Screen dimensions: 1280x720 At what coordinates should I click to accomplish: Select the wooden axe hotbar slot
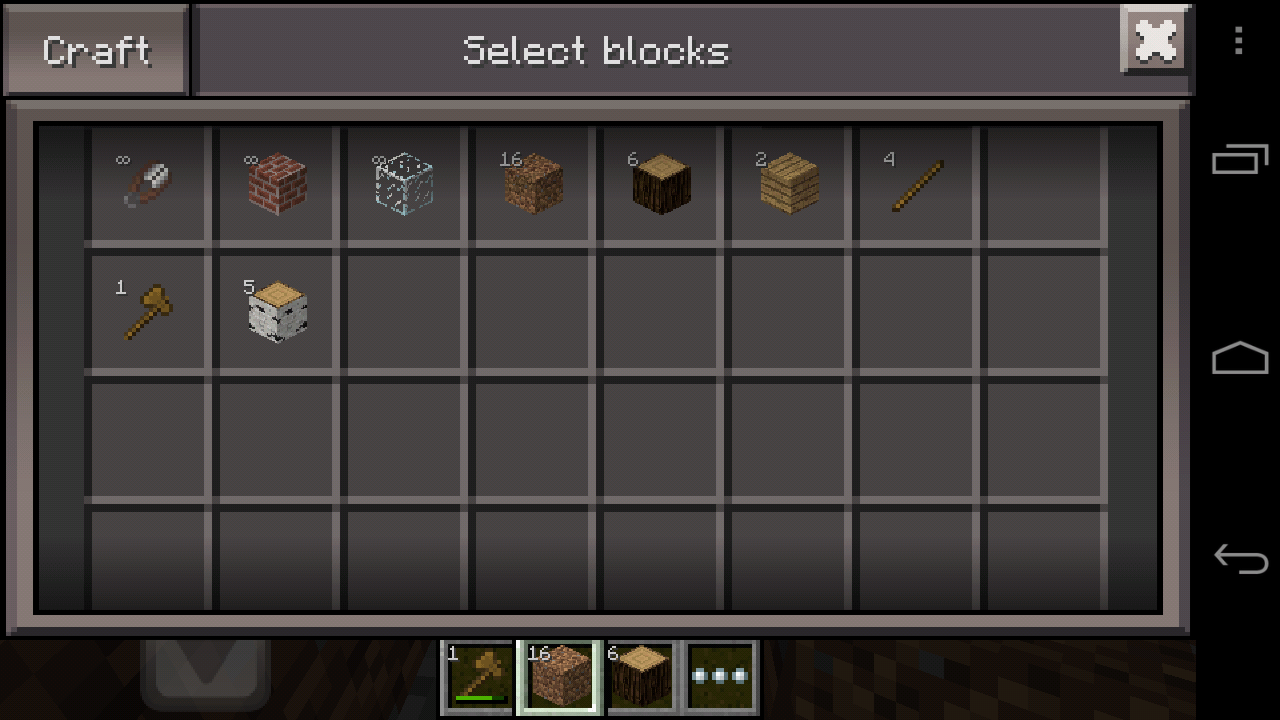(x=478, y=676)
